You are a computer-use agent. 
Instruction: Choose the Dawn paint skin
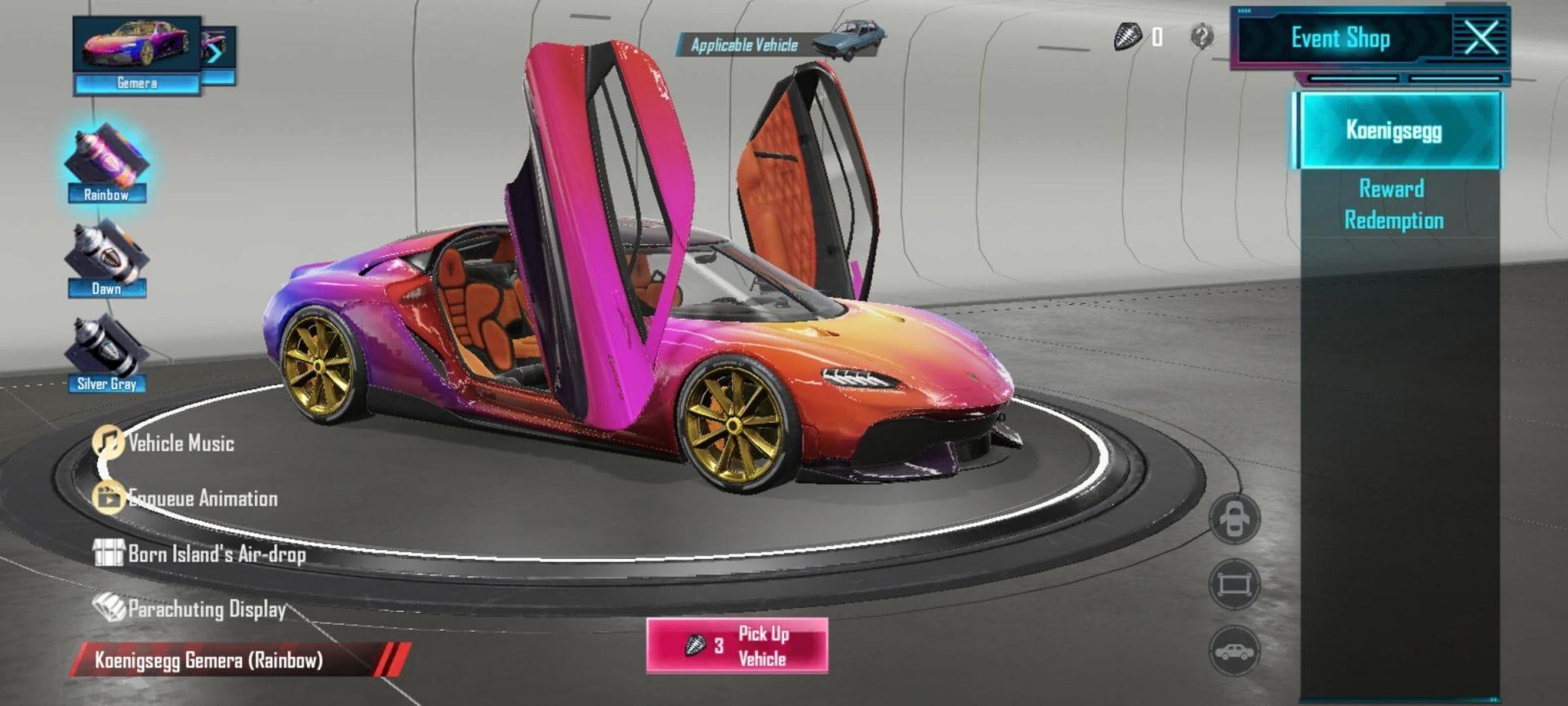point(106,260)
